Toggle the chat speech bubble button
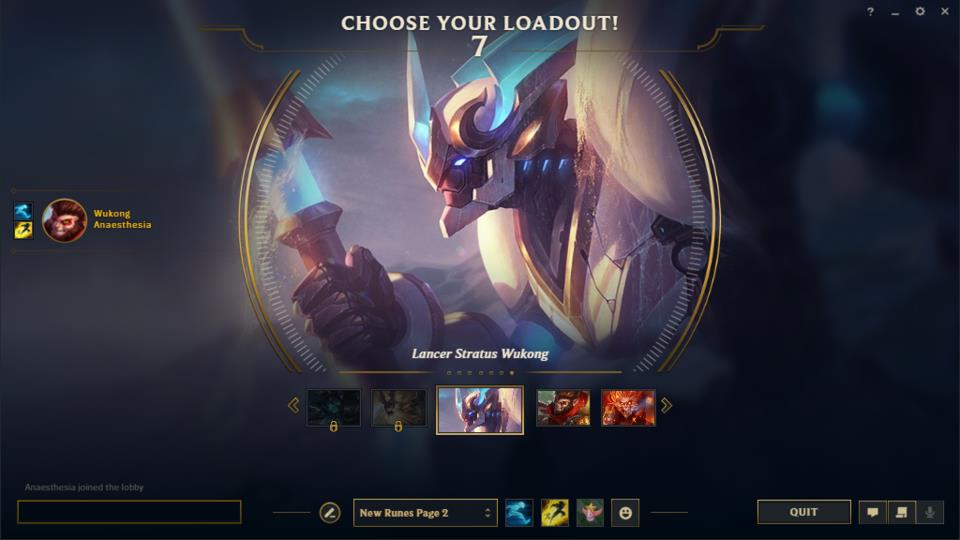The width and height of the screenshot is (960, 540). pyautogui.click(x=872, y=512)
